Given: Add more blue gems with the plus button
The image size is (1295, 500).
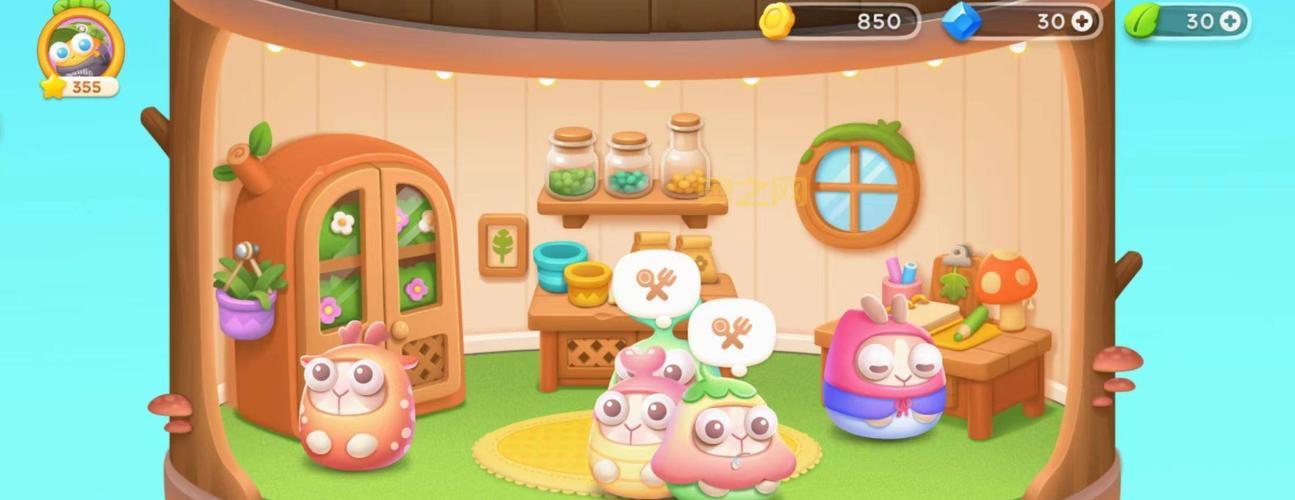Looking at the screenshot, I should 1082,21.
